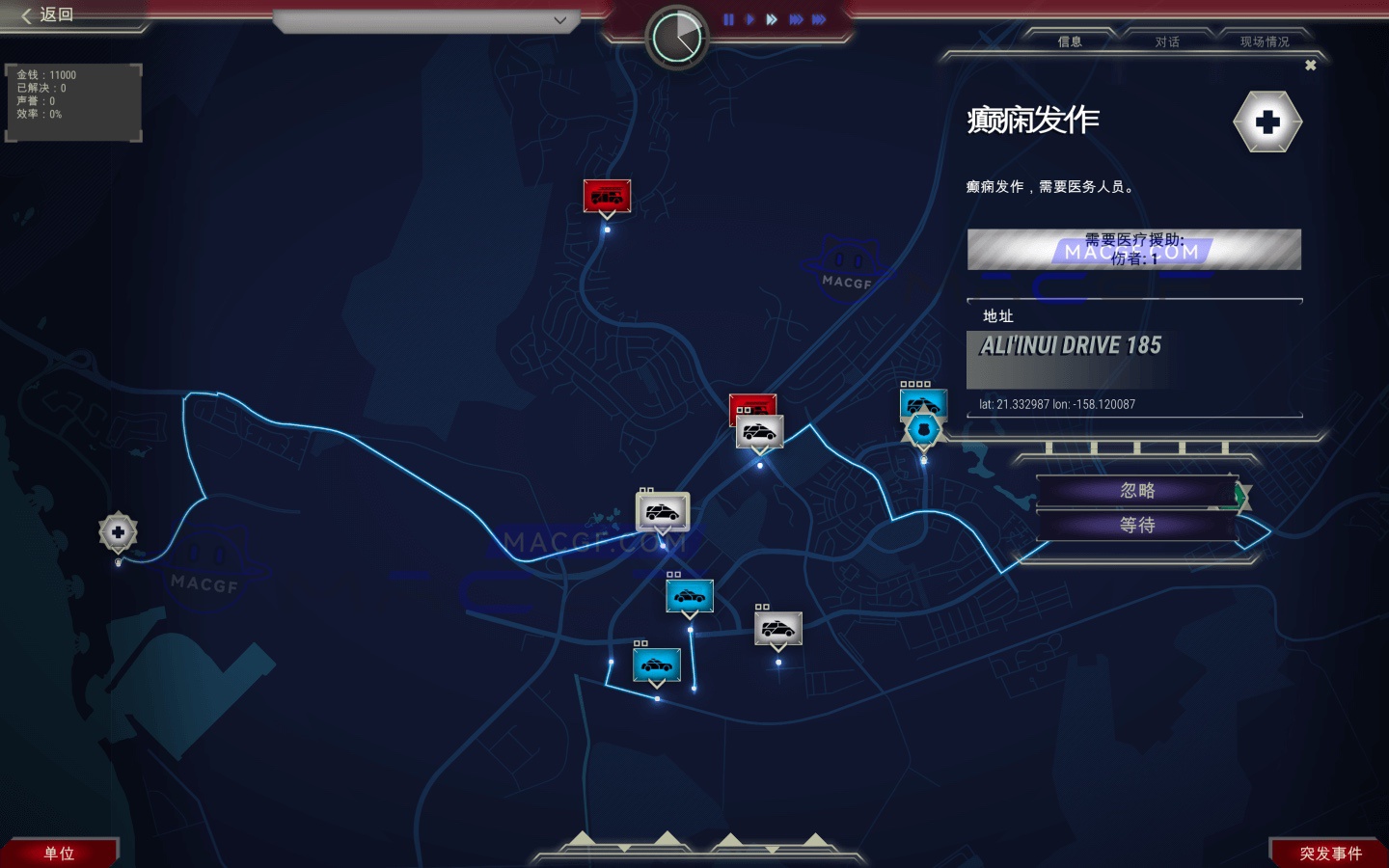The image size is (1389, 868).
Task: Set game speed to fastest using triple-arrow icon
Action: pos(818,19)
